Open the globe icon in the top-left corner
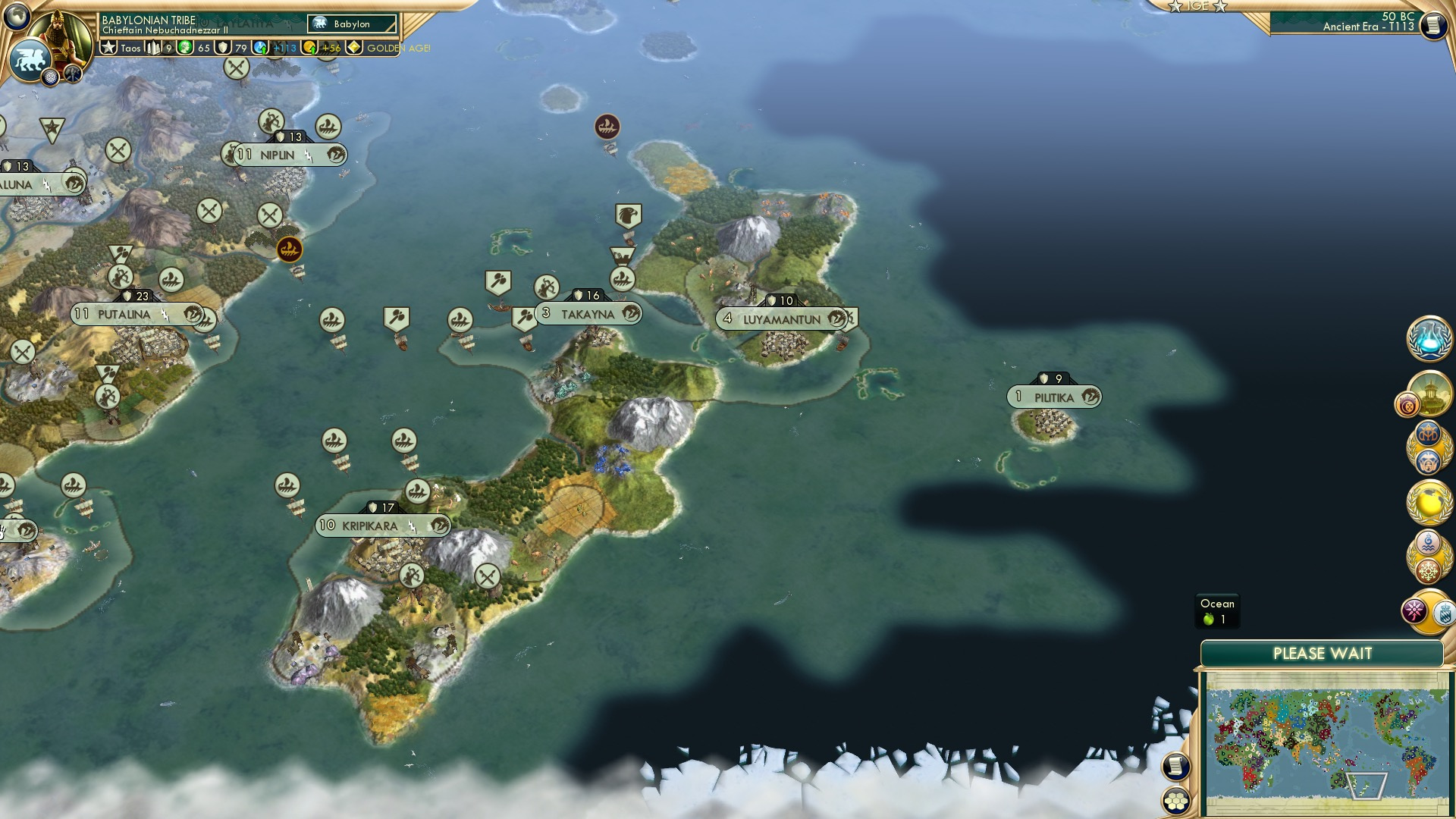Viewport: 1456px width, 819px height. (x=17, y=15)
